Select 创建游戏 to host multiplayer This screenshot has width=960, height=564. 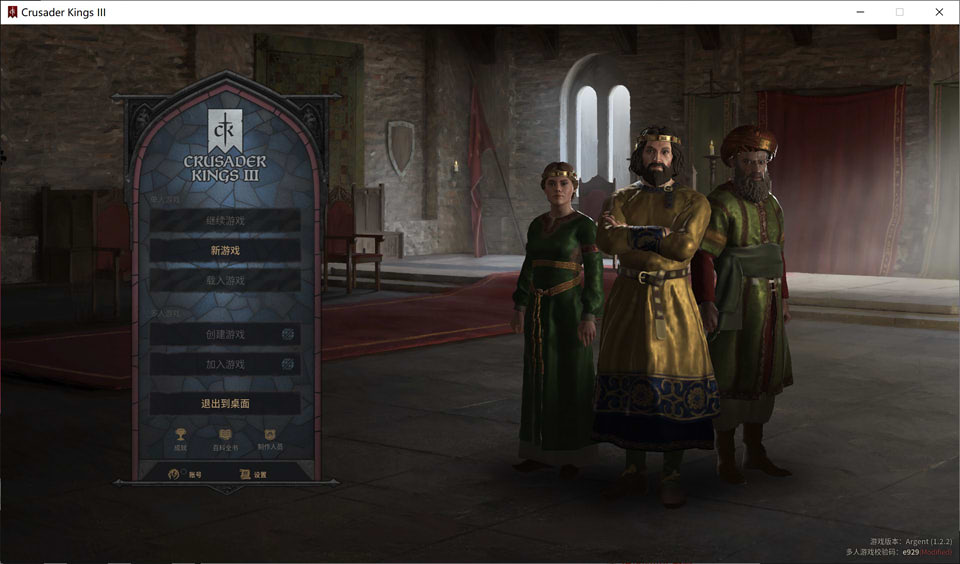click(x=225, y=334)
